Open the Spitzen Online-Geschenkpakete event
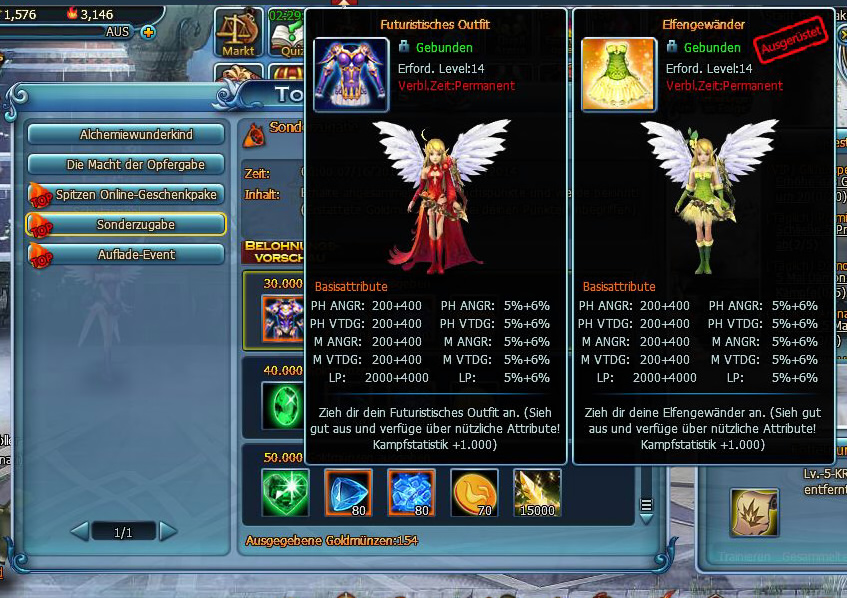This screenshot has height=598, width=847. click(126, 194)
